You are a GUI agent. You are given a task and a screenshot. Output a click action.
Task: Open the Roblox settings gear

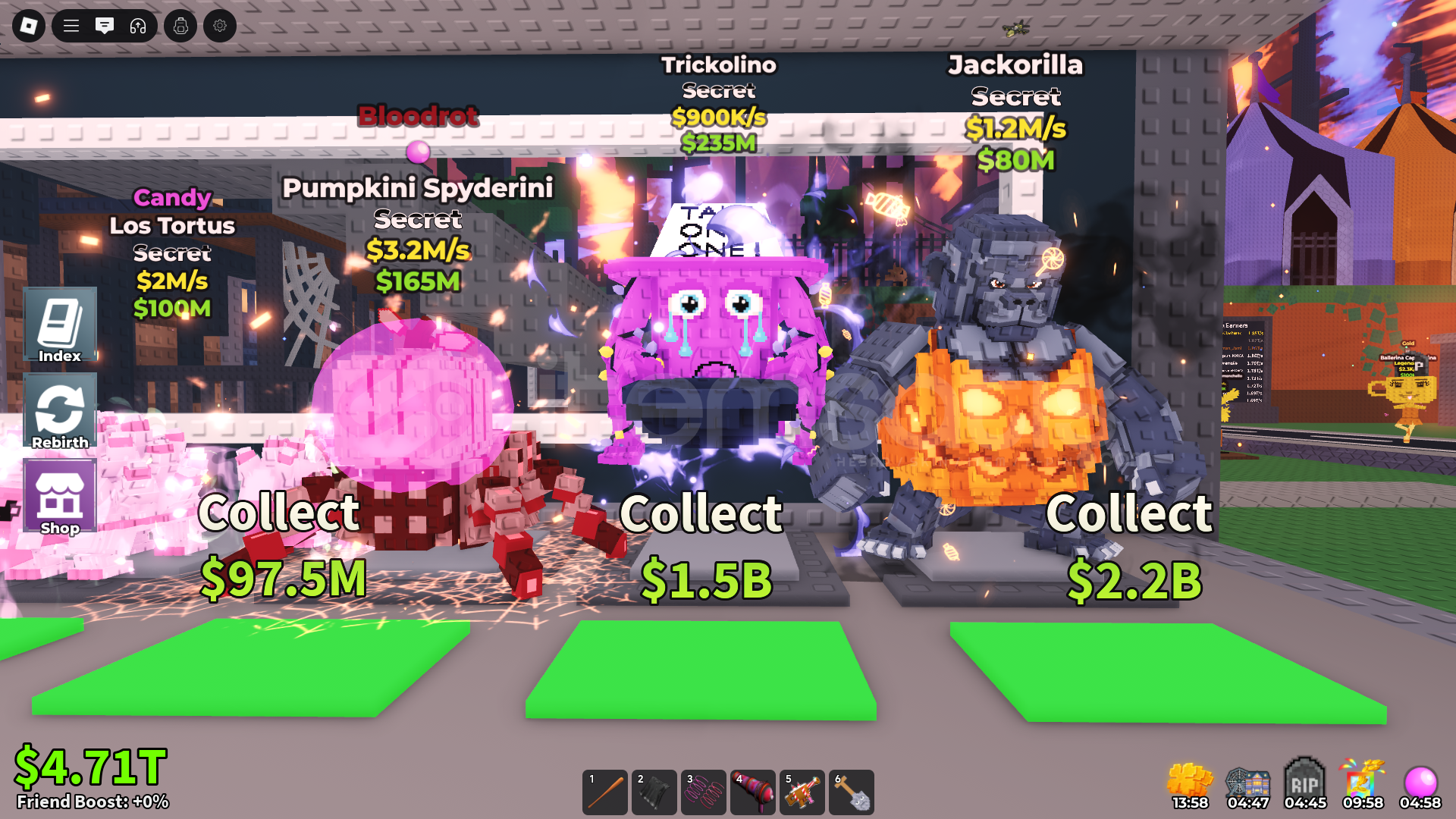coord(220,25)
